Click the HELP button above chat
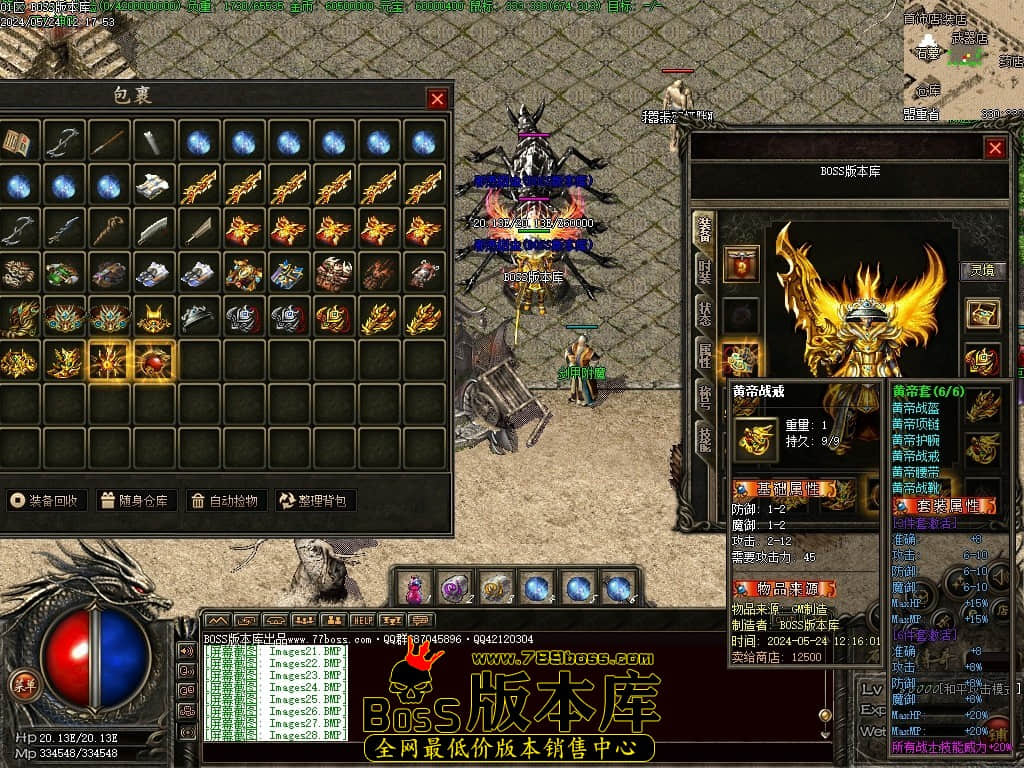1024x768 pixels. pyautogui.click(x=362, y=621)
